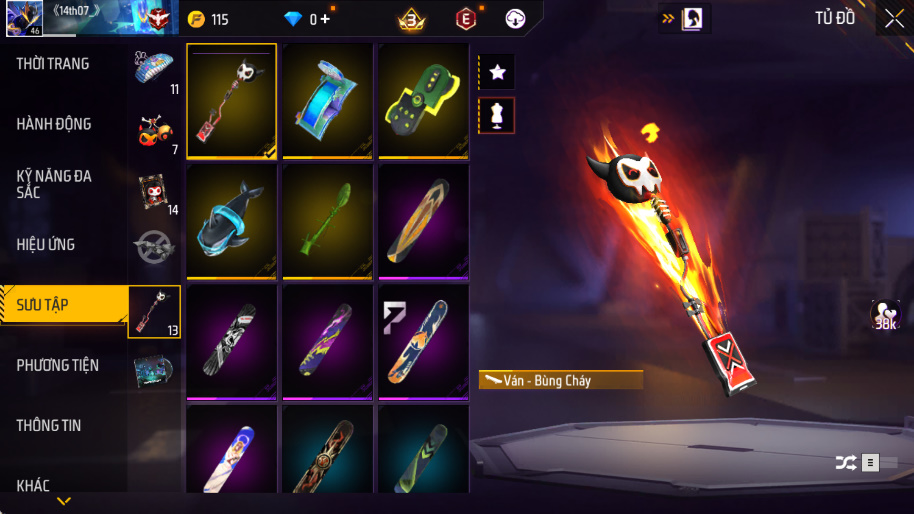914x514 pixels.
Task: Select the blue curved glider board
Action: pos(328,100)
